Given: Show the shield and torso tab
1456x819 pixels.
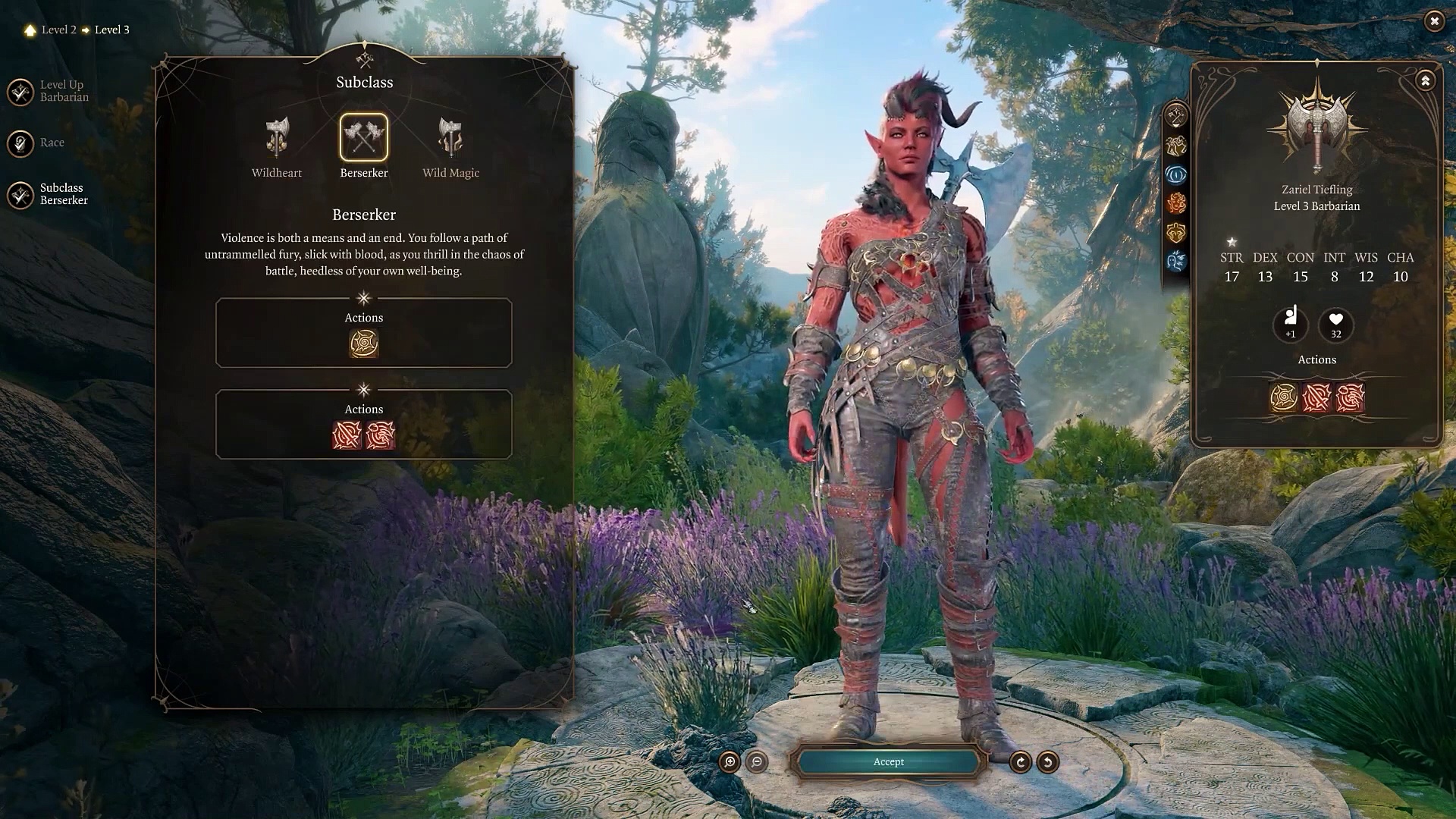Looking at the screenshot, I should 1176,233.
